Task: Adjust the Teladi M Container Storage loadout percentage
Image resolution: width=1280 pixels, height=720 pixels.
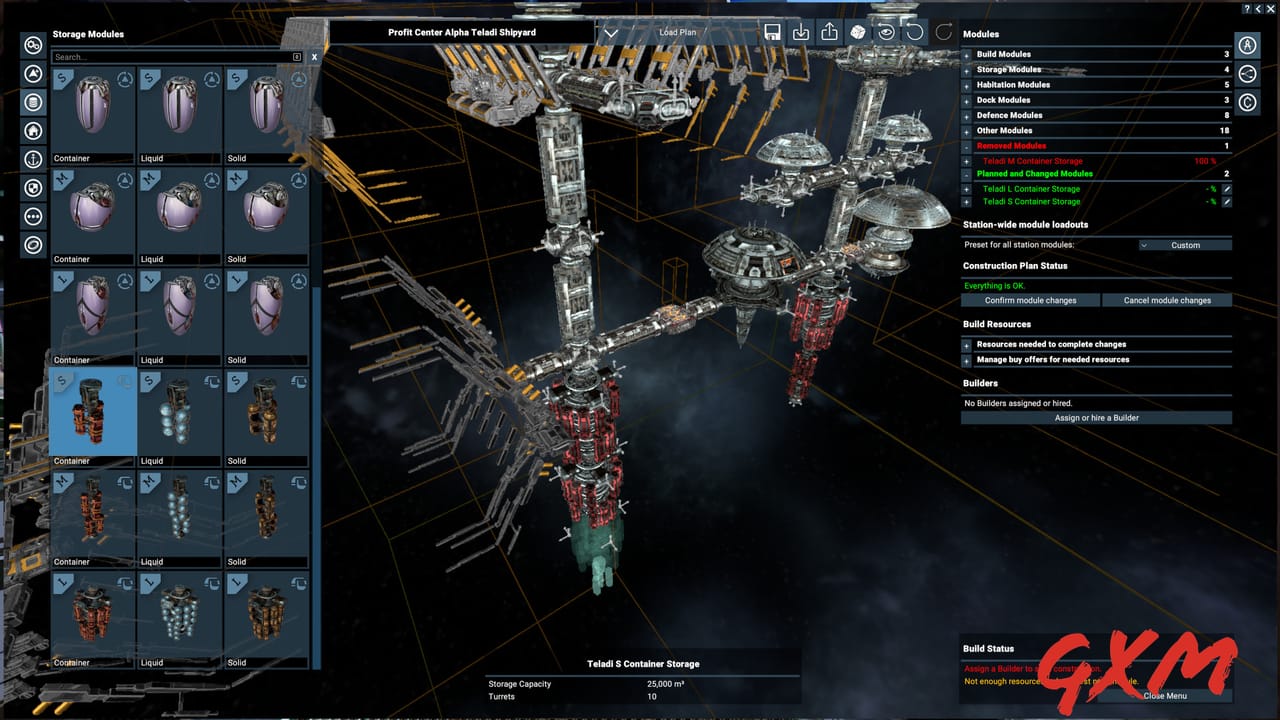Action: pyautogui.click(x=1205, y=161)
